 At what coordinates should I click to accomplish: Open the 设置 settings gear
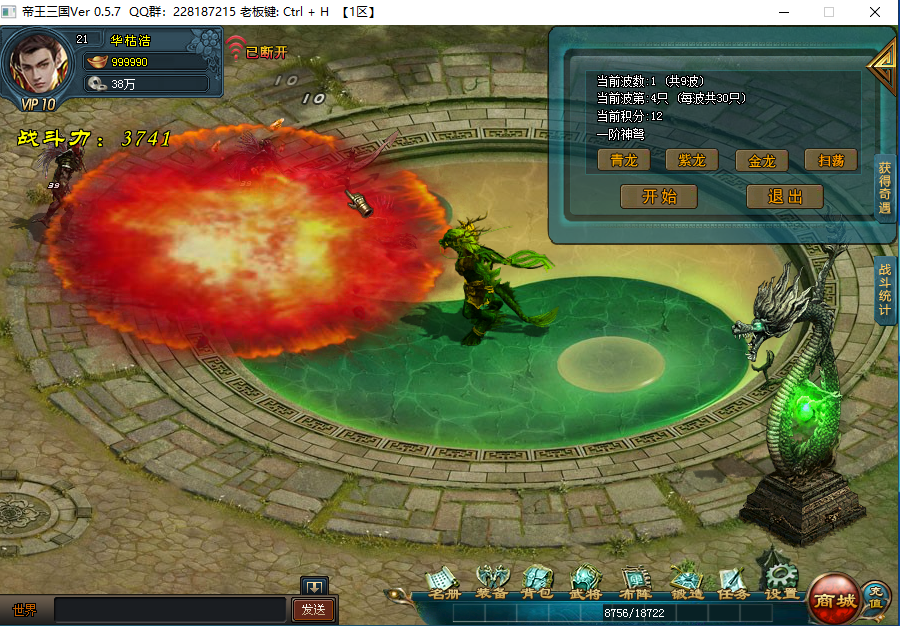(x=781, y=580)
